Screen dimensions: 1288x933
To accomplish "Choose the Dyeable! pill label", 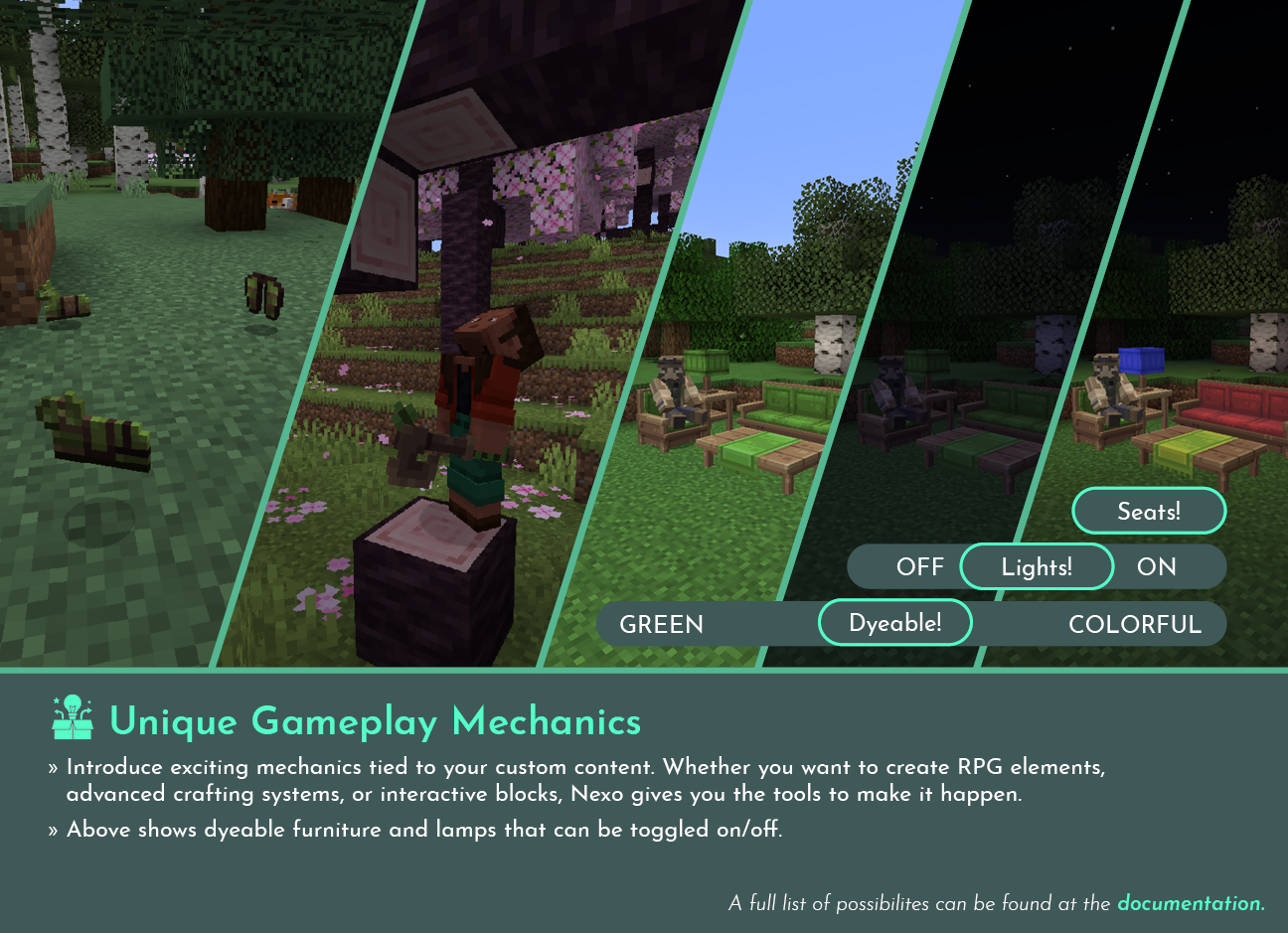I will [x=894, y=623].
